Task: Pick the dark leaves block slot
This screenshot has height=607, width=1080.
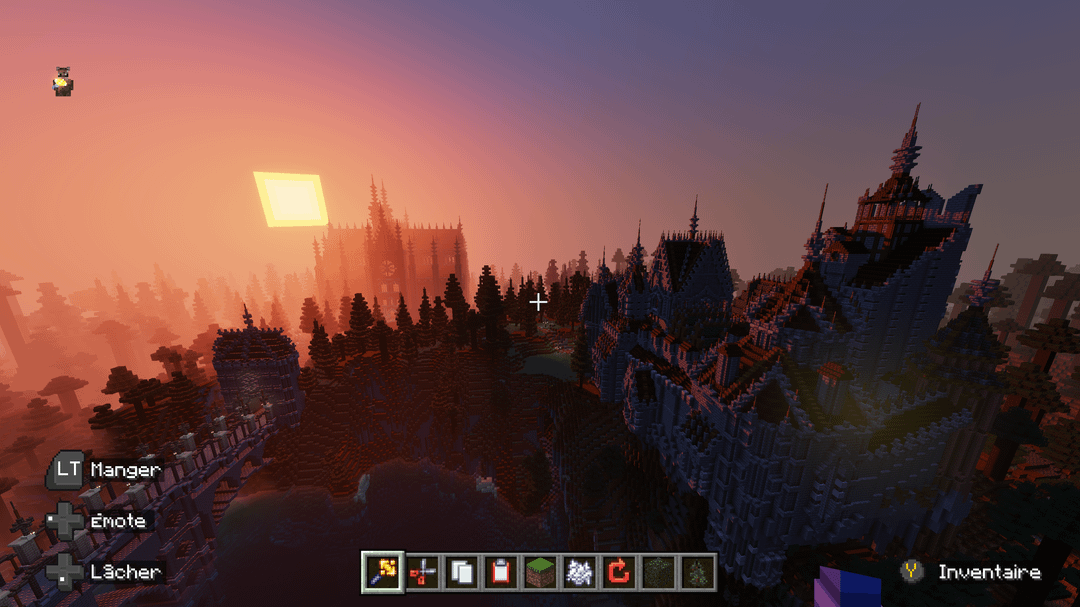Action: click(x=658, y=571)
